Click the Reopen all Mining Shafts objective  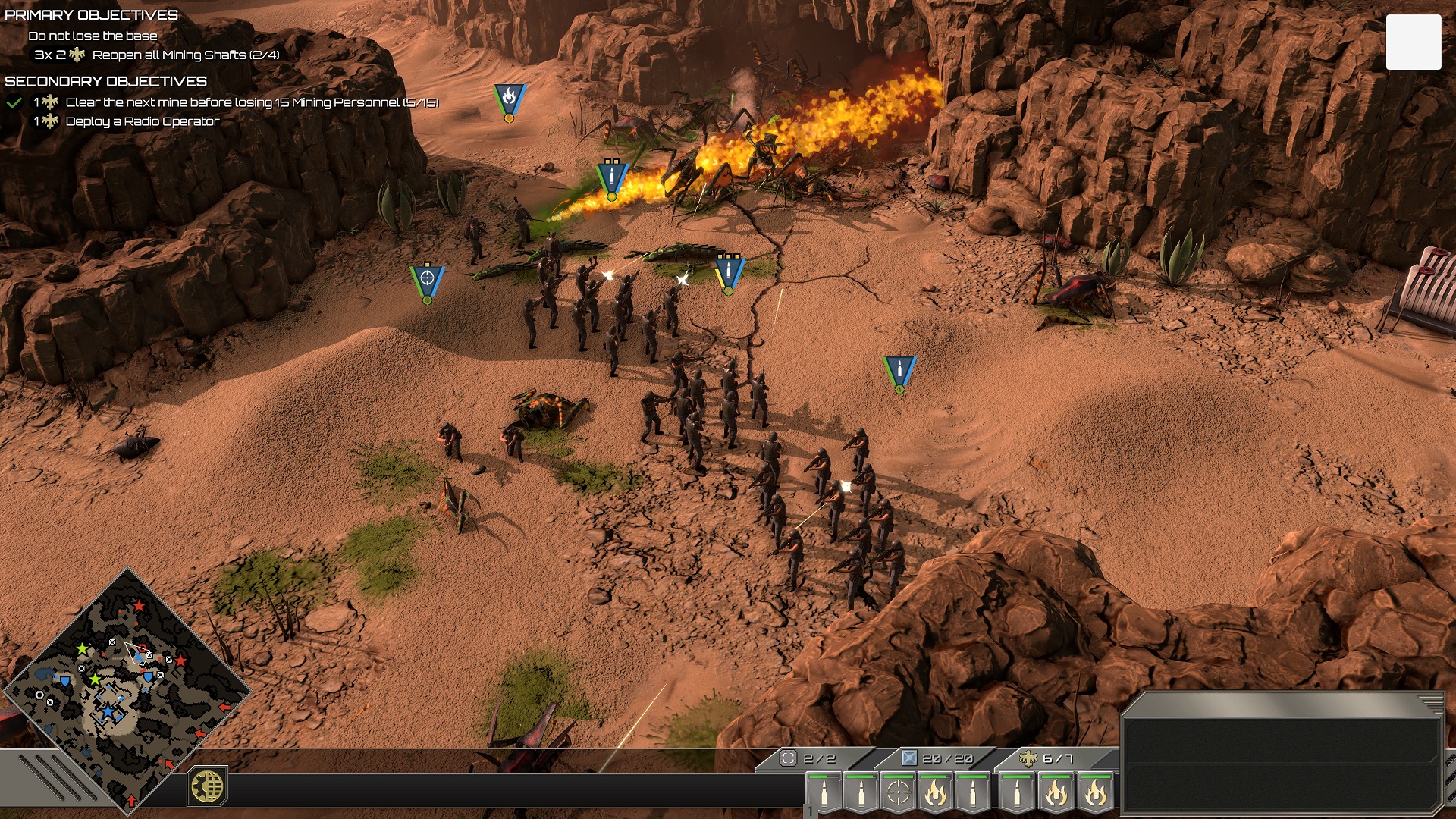(186, 55)
